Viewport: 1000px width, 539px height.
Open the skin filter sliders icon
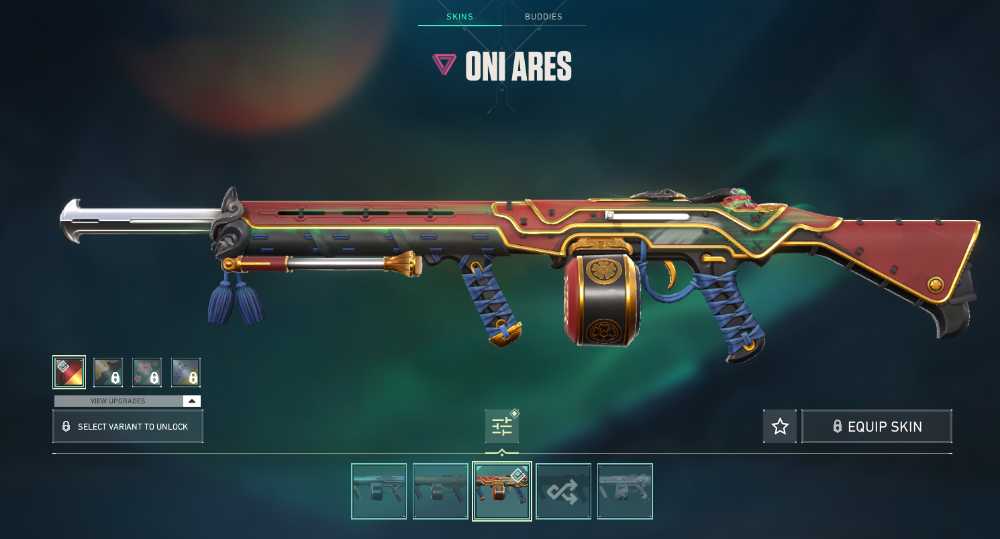tap(501, 427)
